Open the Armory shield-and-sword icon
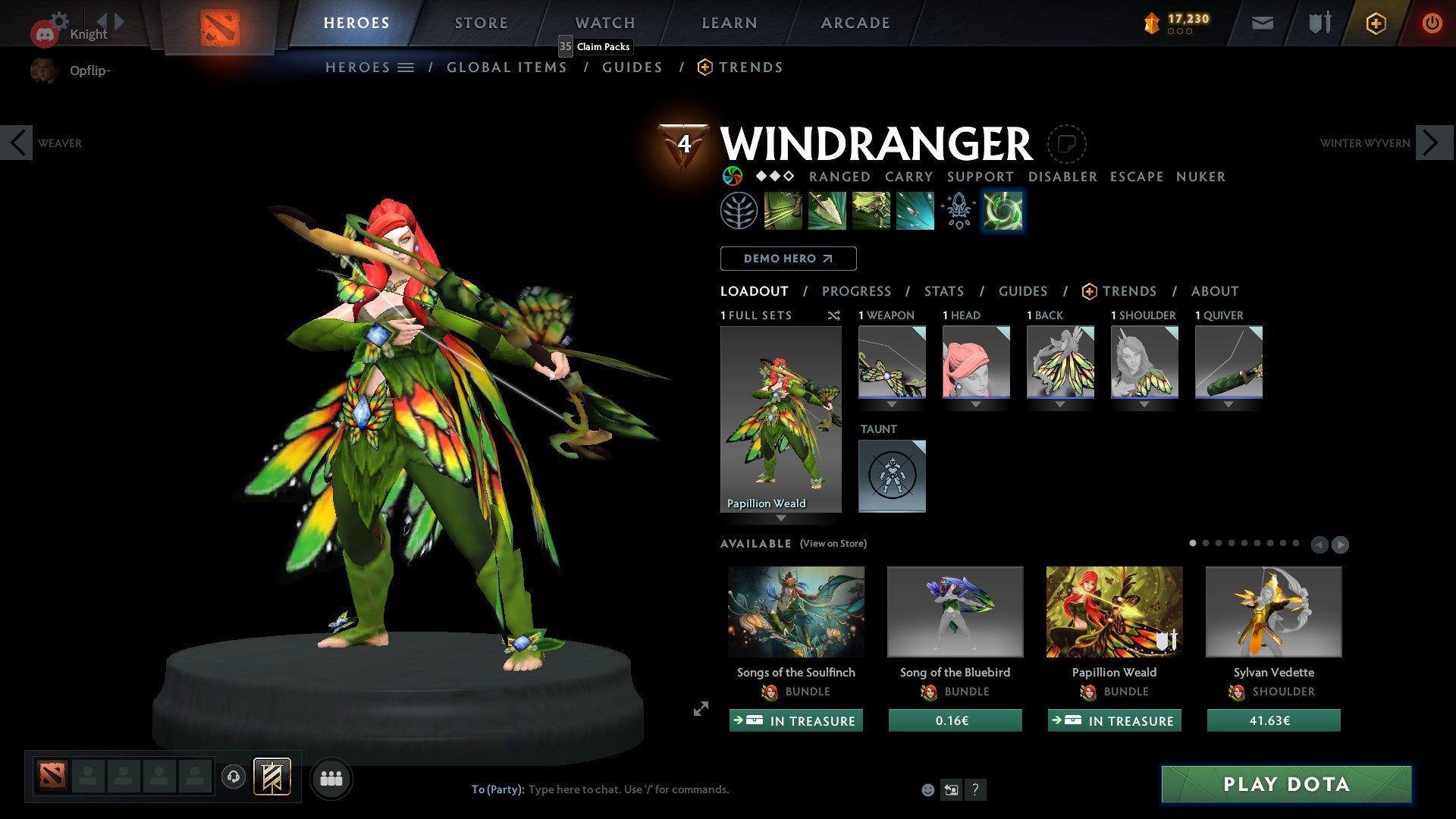Screen dimensions: 1456x819 click(x=1318, y=23)
